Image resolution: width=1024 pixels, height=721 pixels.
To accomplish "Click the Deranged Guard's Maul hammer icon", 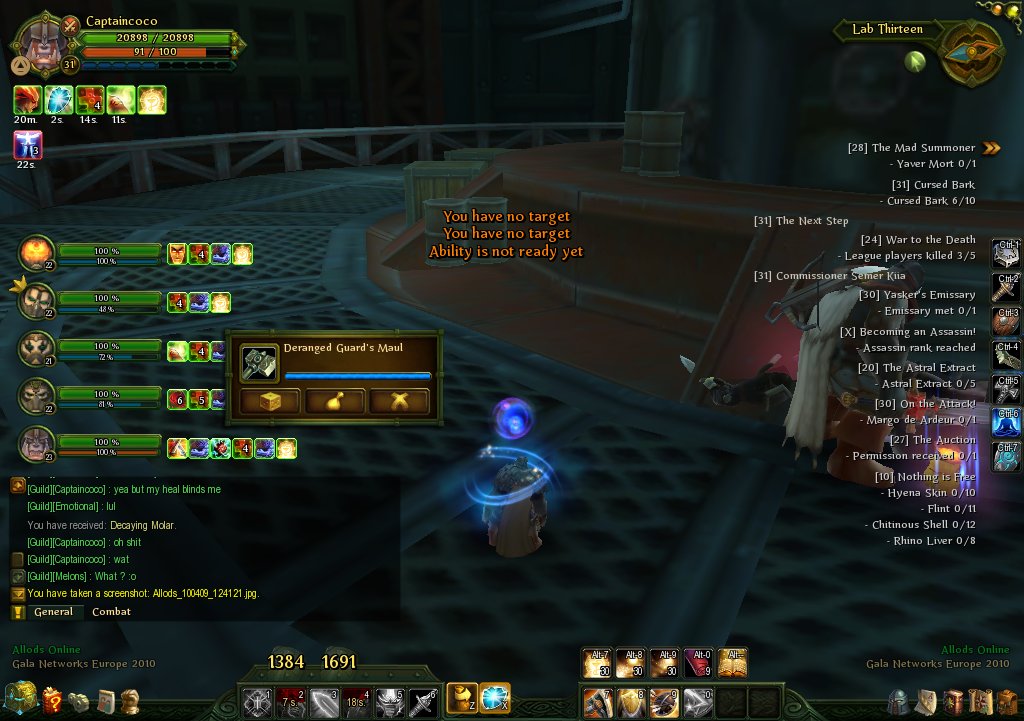I will coord(260,363).
